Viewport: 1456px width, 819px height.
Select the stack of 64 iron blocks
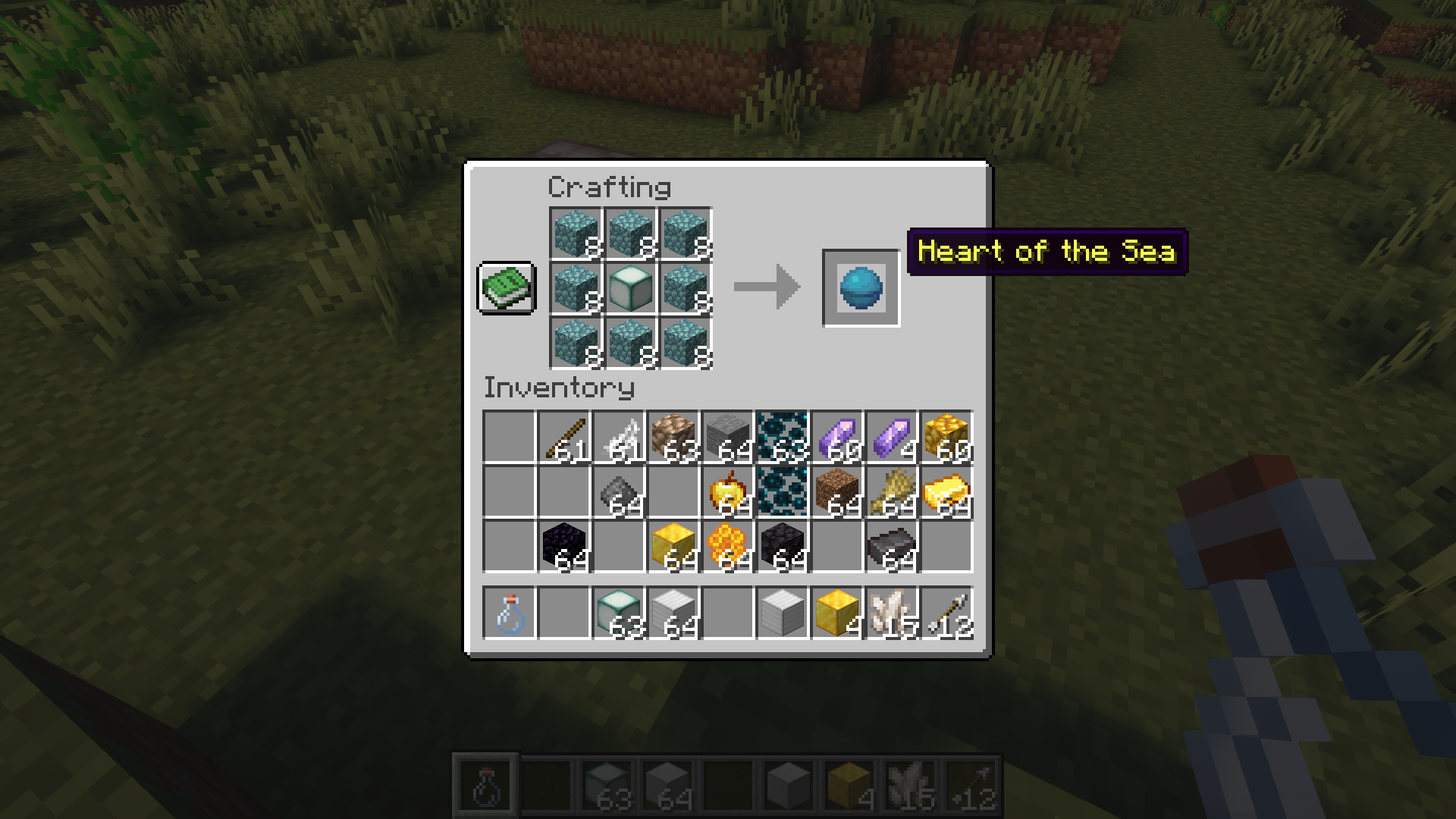[673, 613]
